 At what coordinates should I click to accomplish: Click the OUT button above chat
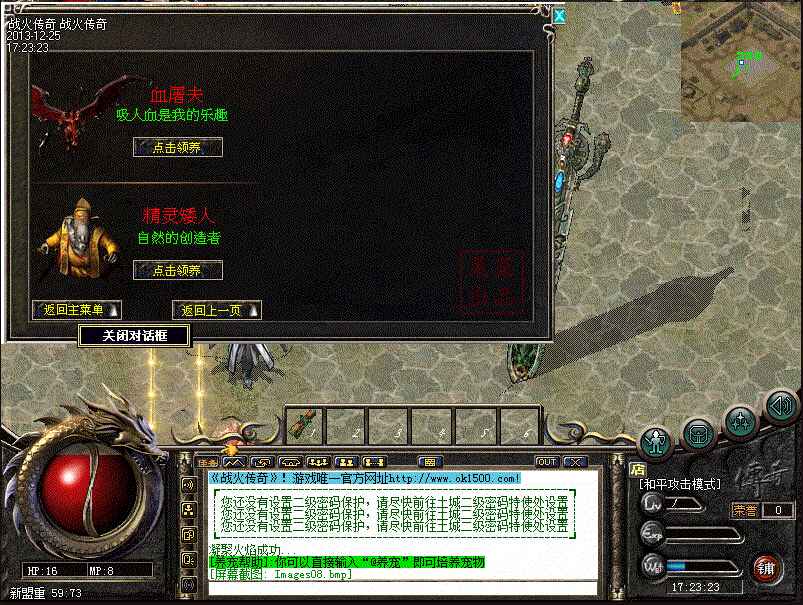[x=547, y=462]
